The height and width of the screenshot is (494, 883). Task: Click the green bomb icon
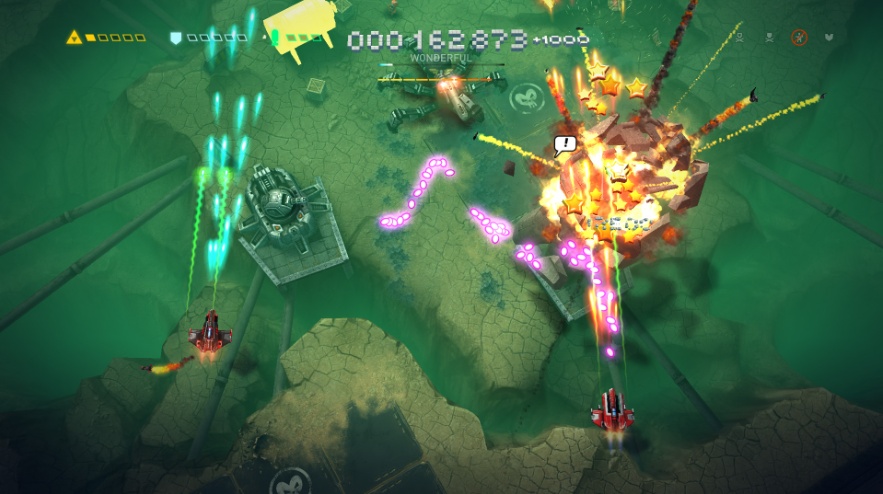click(274, 38)
